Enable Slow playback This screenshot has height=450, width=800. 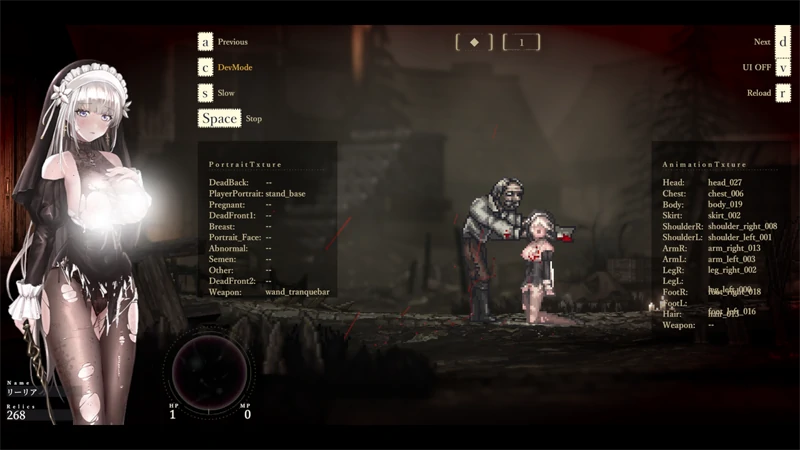coord(205,93)
